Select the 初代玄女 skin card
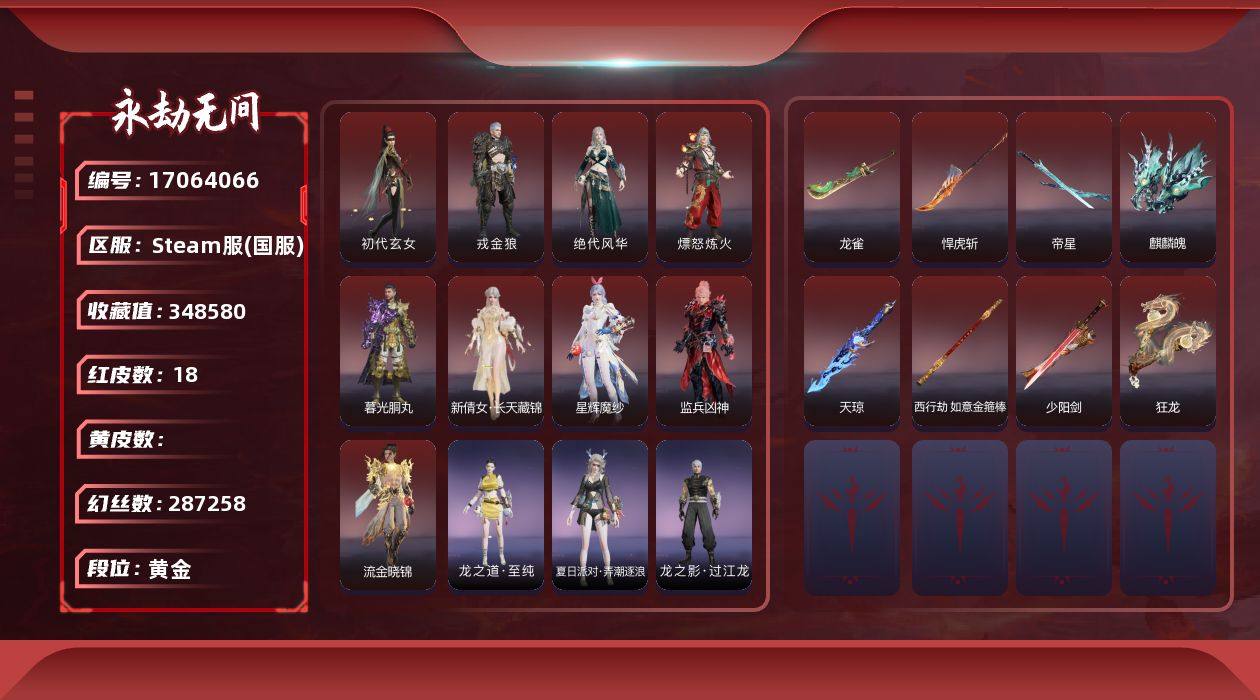This screenshot has height=700, width=1260. tap(388, 186)
